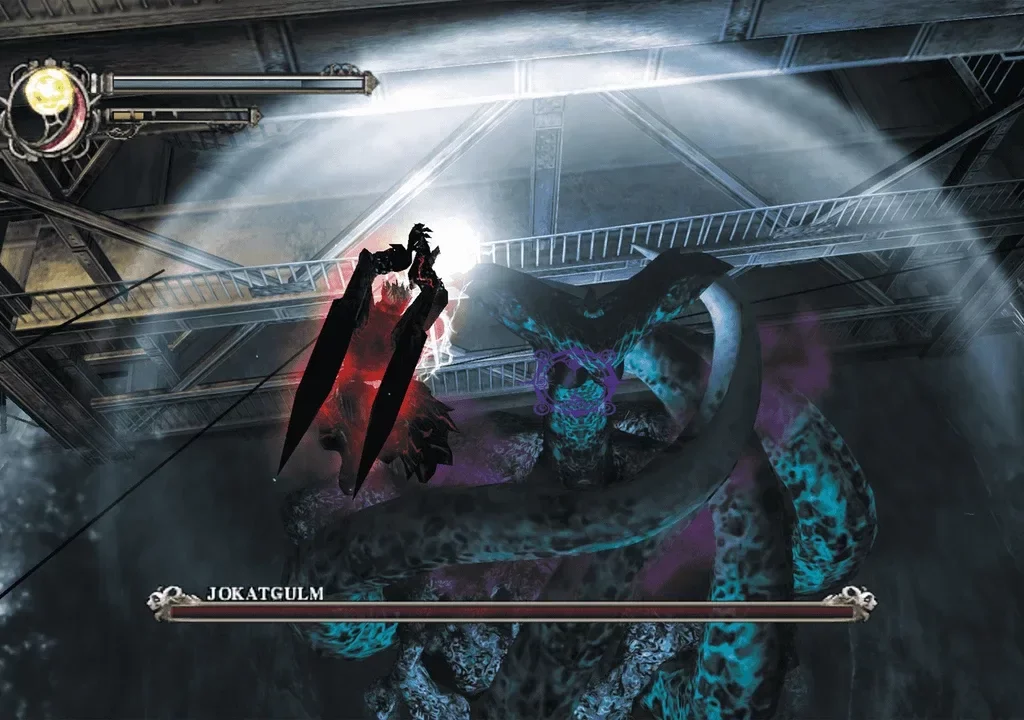
Task: Select the purple lock-on reticle on the boss
Action: pos(574,383)
